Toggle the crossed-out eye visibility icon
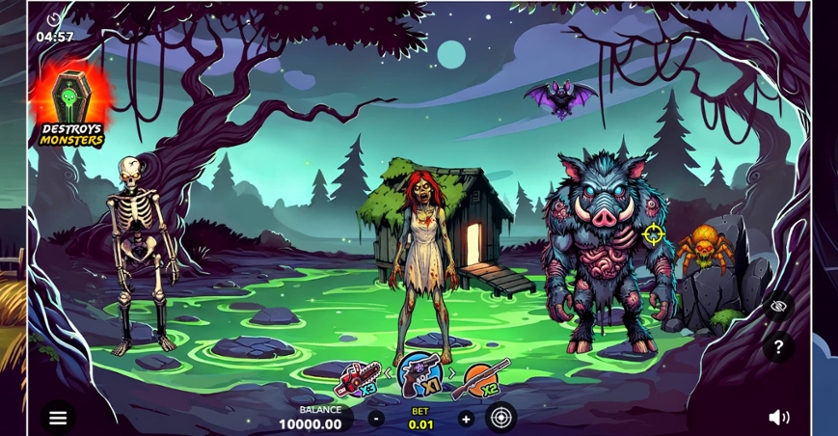Image resolution: width=838 pixels, height=436 pixels. [x=778, y=306]
